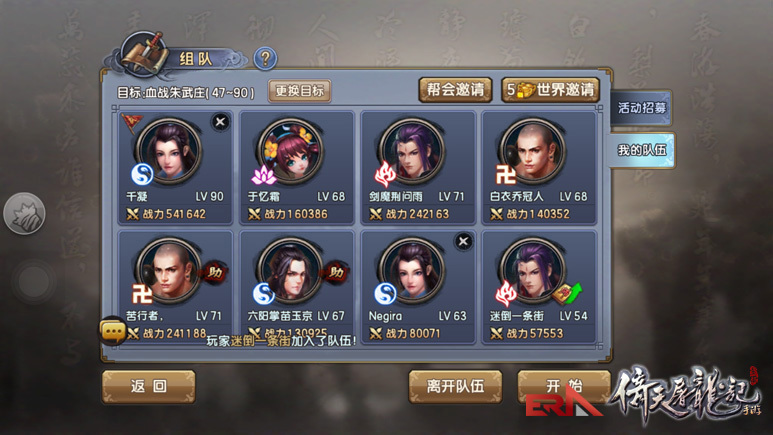The height and width of the screenshot is (435, 773).
Task: Send a 帮会邀请 guild invite
Action: (454, 90)
